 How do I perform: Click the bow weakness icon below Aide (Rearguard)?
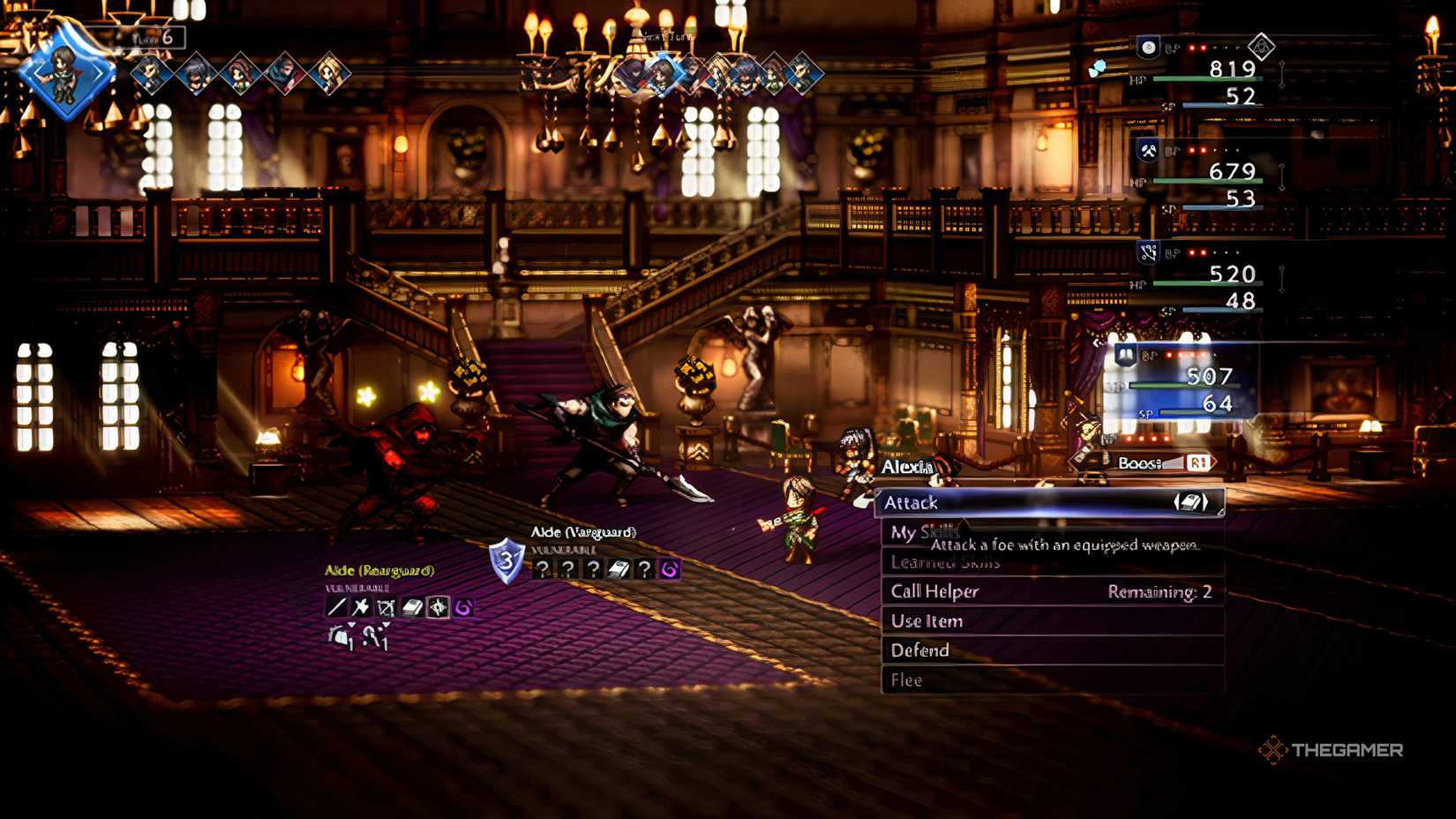386,605
